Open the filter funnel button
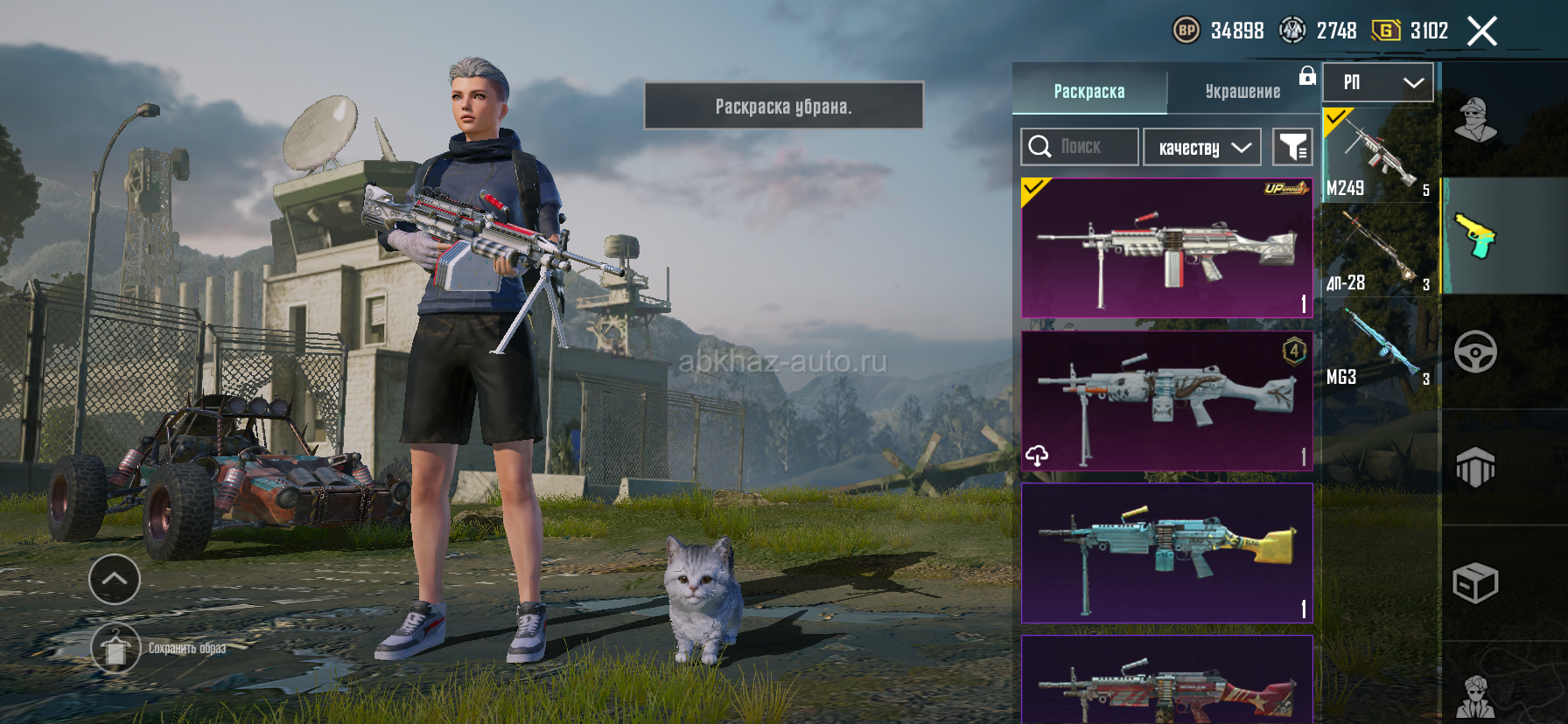1568x724 pixels. (1292, 147)
